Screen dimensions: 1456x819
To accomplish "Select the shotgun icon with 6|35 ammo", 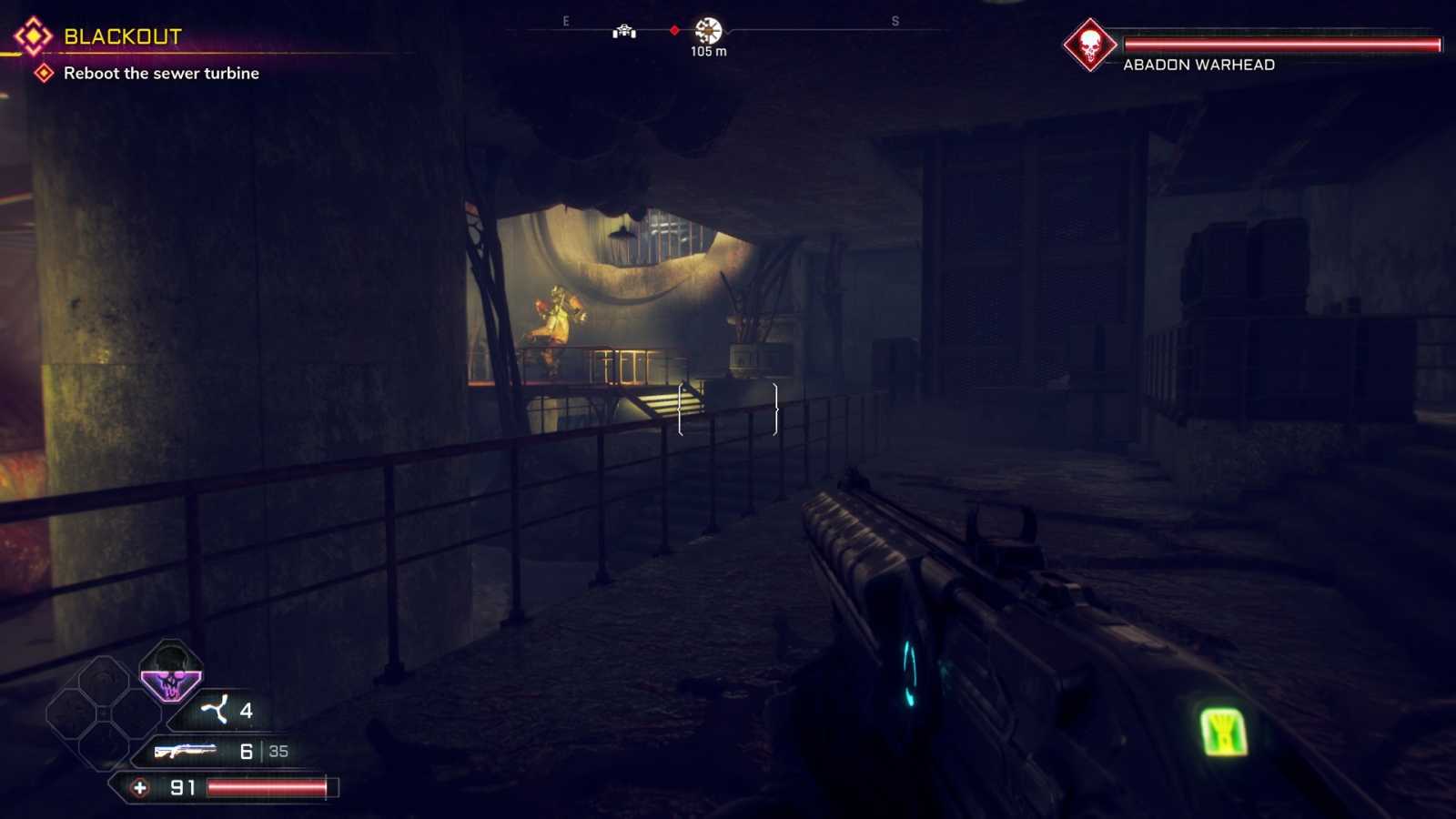I will point(187,751).
